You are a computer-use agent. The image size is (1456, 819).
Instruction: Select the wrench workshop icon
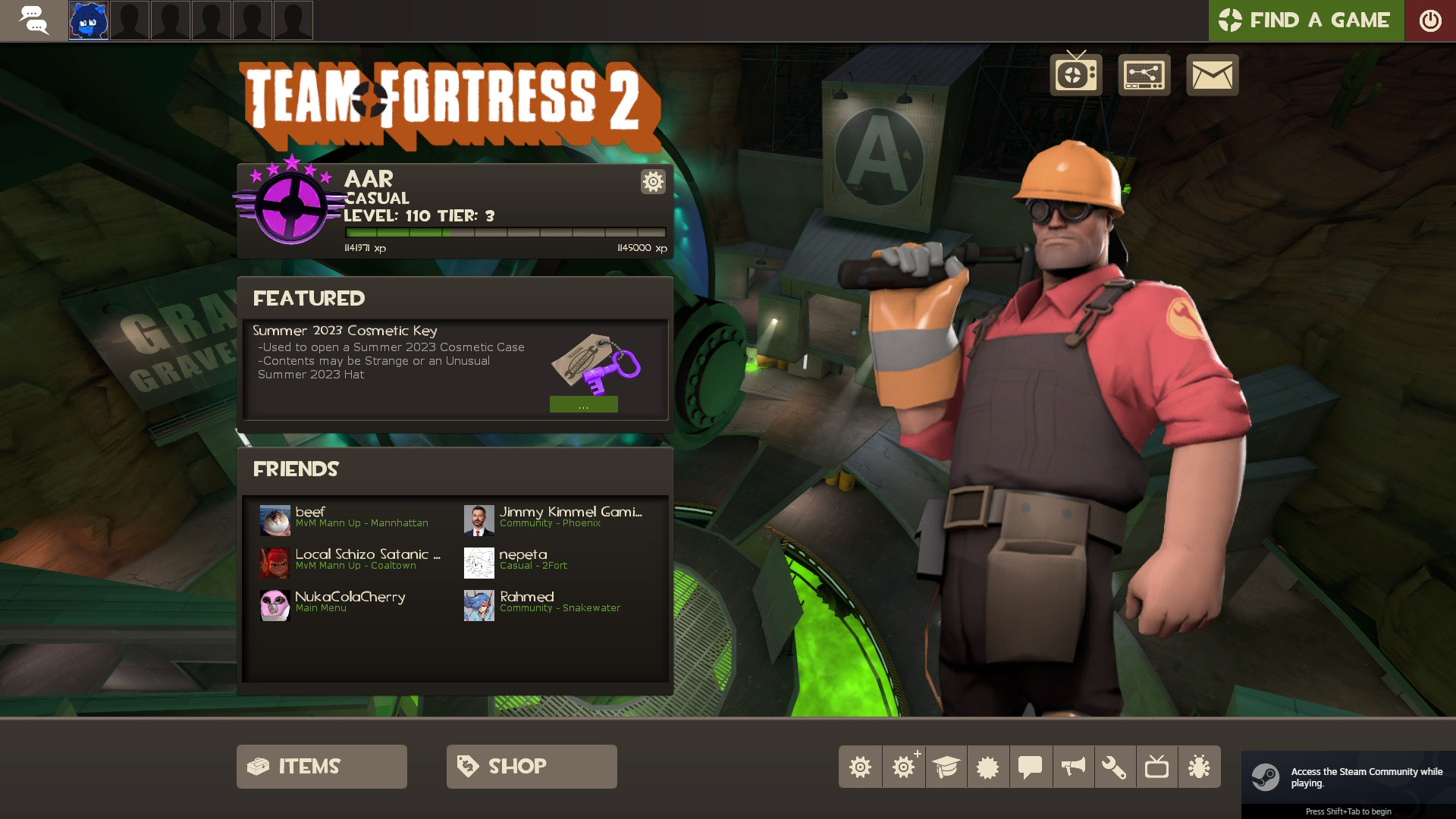1114,767
